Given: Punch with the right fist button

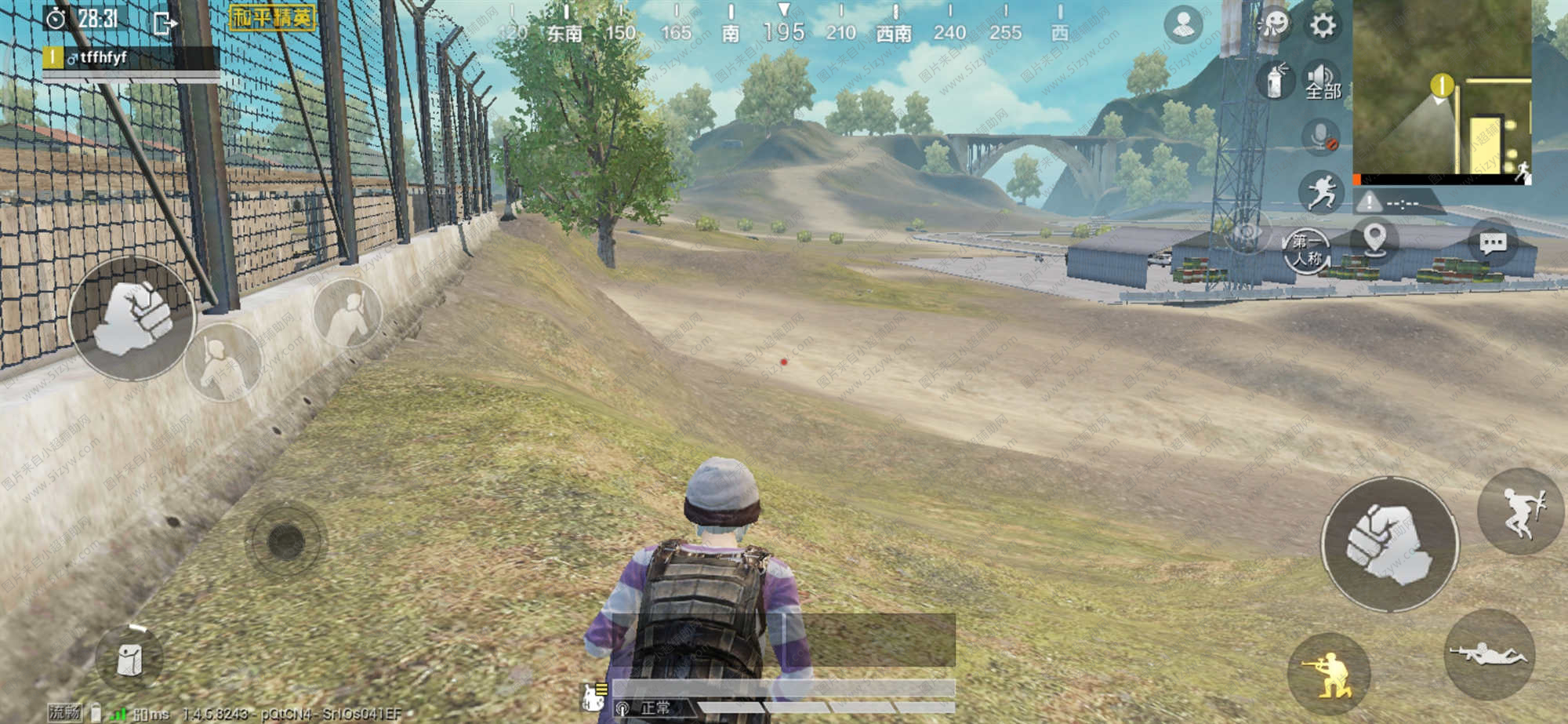Looking at the screenshot, I should 1389,544.
